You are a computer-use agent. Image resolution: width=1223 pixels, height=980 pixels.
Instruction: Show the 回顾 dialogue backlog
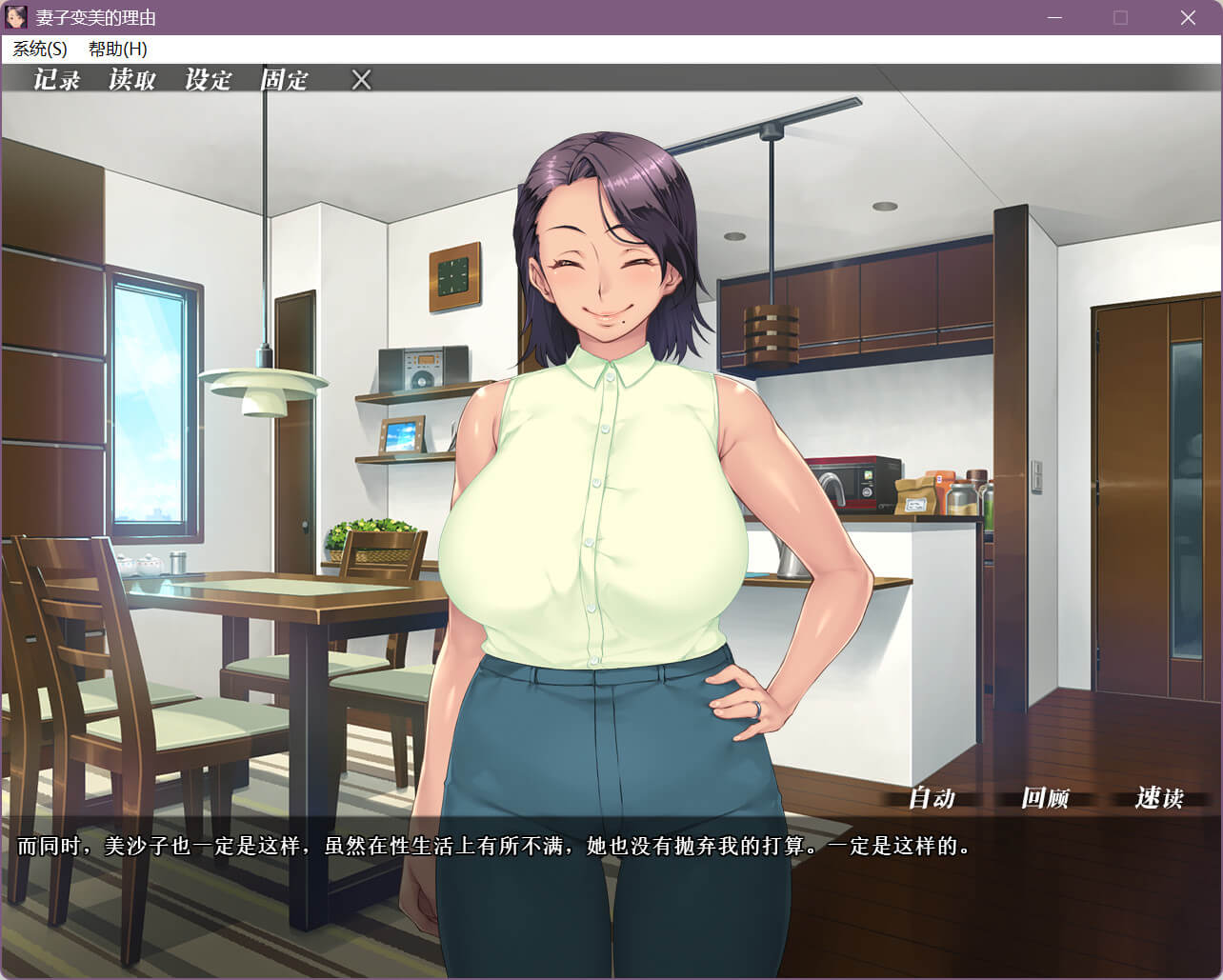[x=1045, y=798]
